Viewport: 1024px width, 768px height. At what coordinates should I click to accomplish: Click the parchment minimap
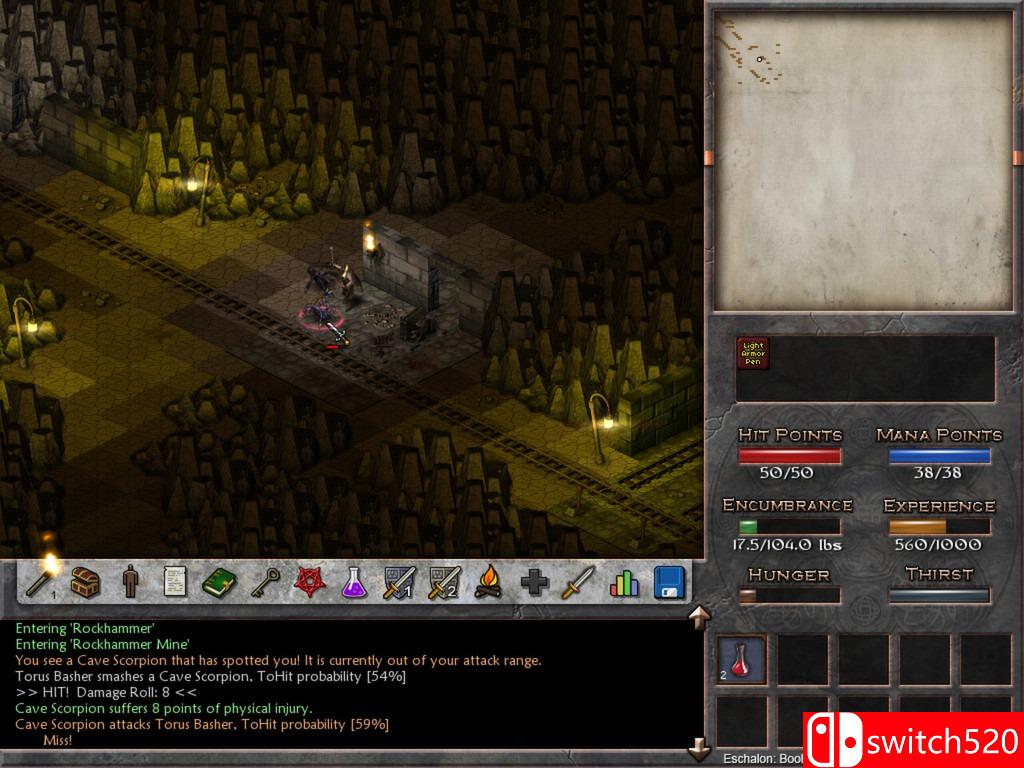tap(862, 160)
